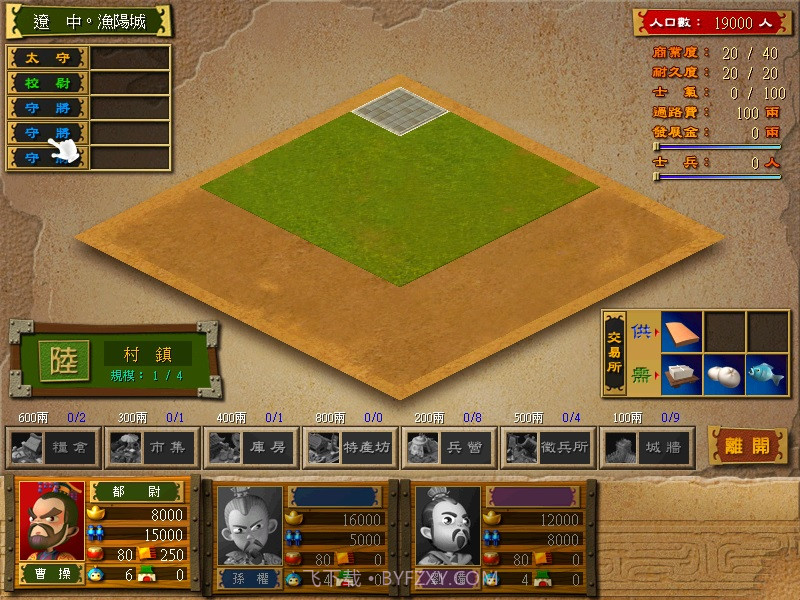Adjust the 發展金 development fund slider
Screen dimensions: 800x600
[657, 147]
